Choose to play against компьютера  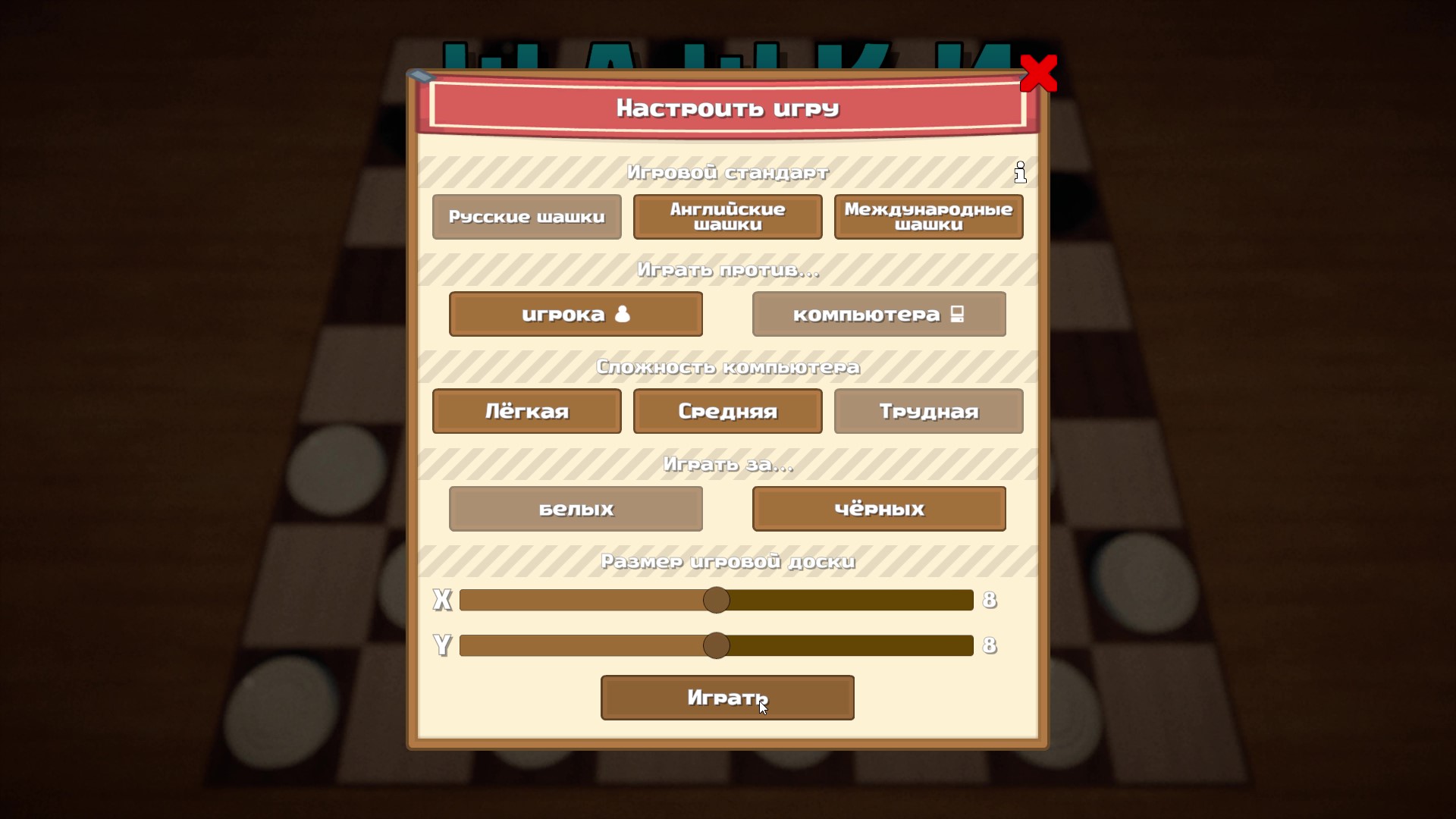point(878,314)
